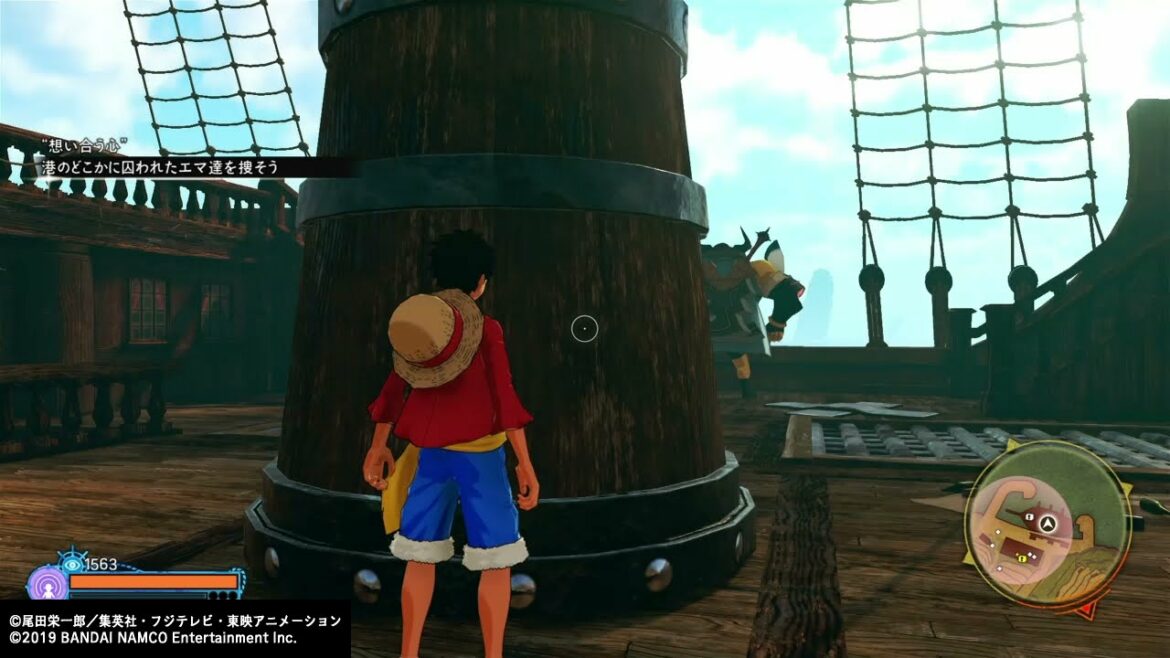Select the purple stealth figure icon
The width and height of the screenshot is (1170, 658).
click(x=46, y=583)
